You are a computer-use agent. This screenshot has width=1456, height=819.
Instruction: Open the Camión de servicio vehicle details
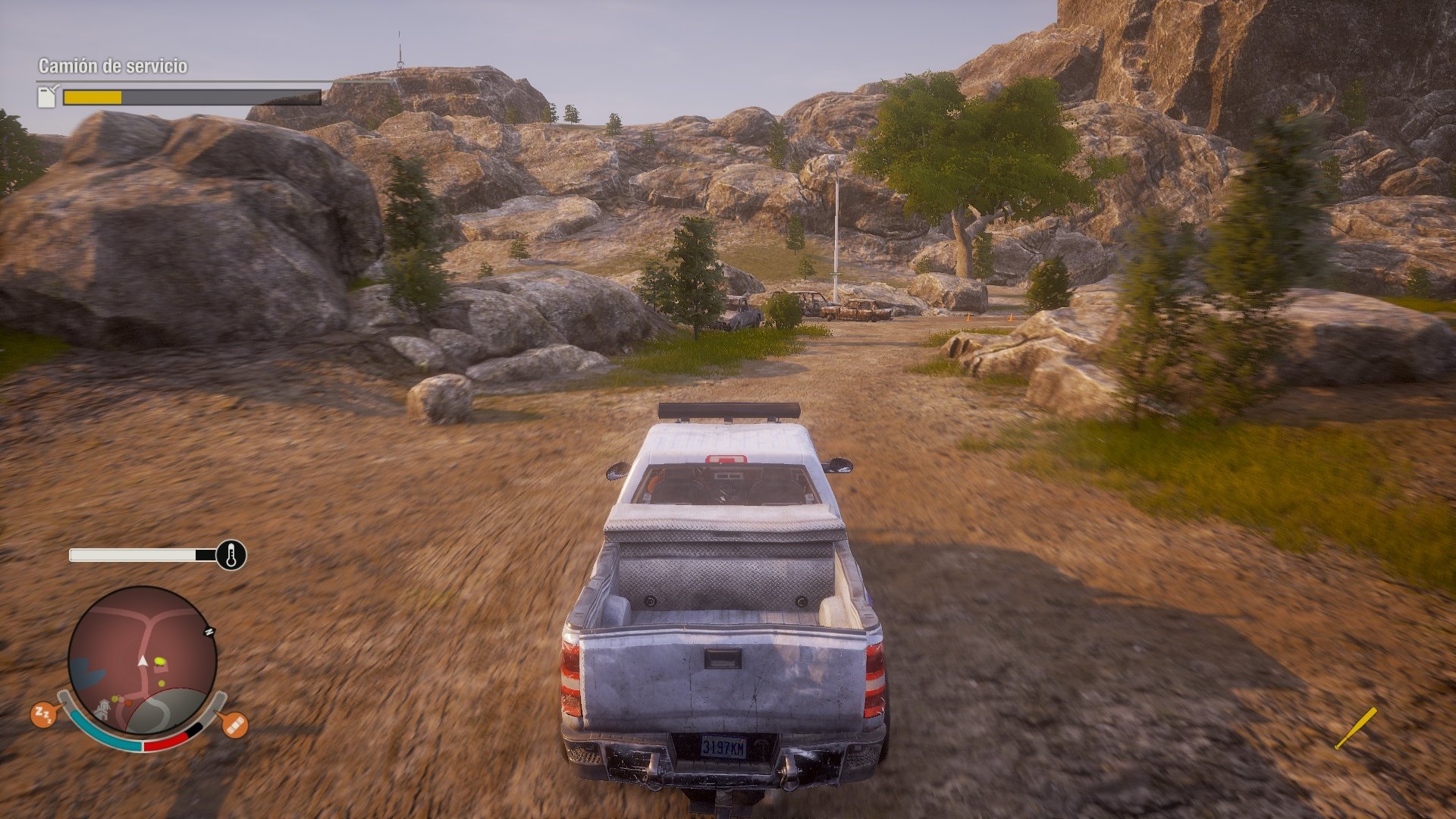(112, 65)
